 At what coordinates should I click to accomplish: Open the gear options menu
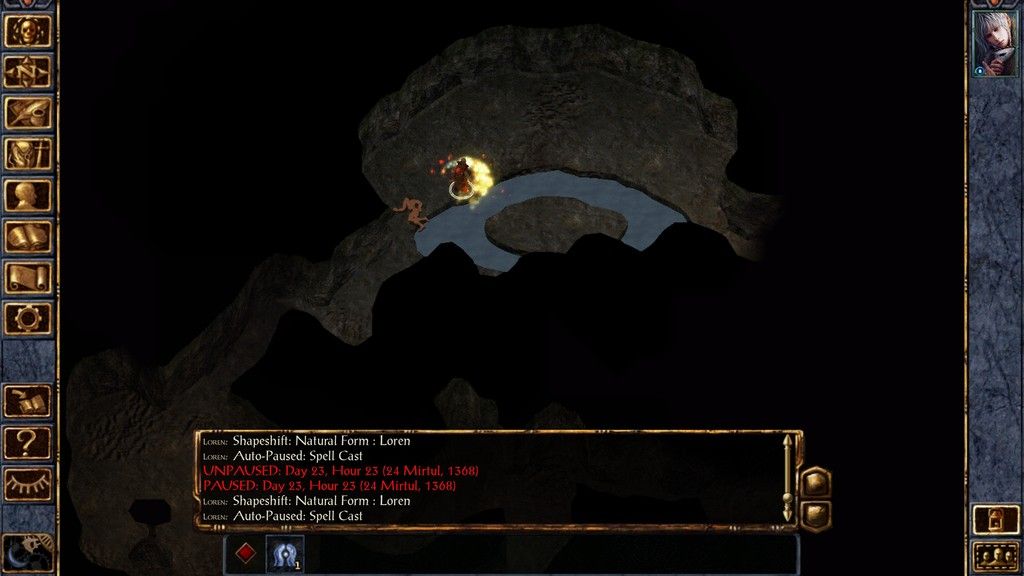click(28, 318)
